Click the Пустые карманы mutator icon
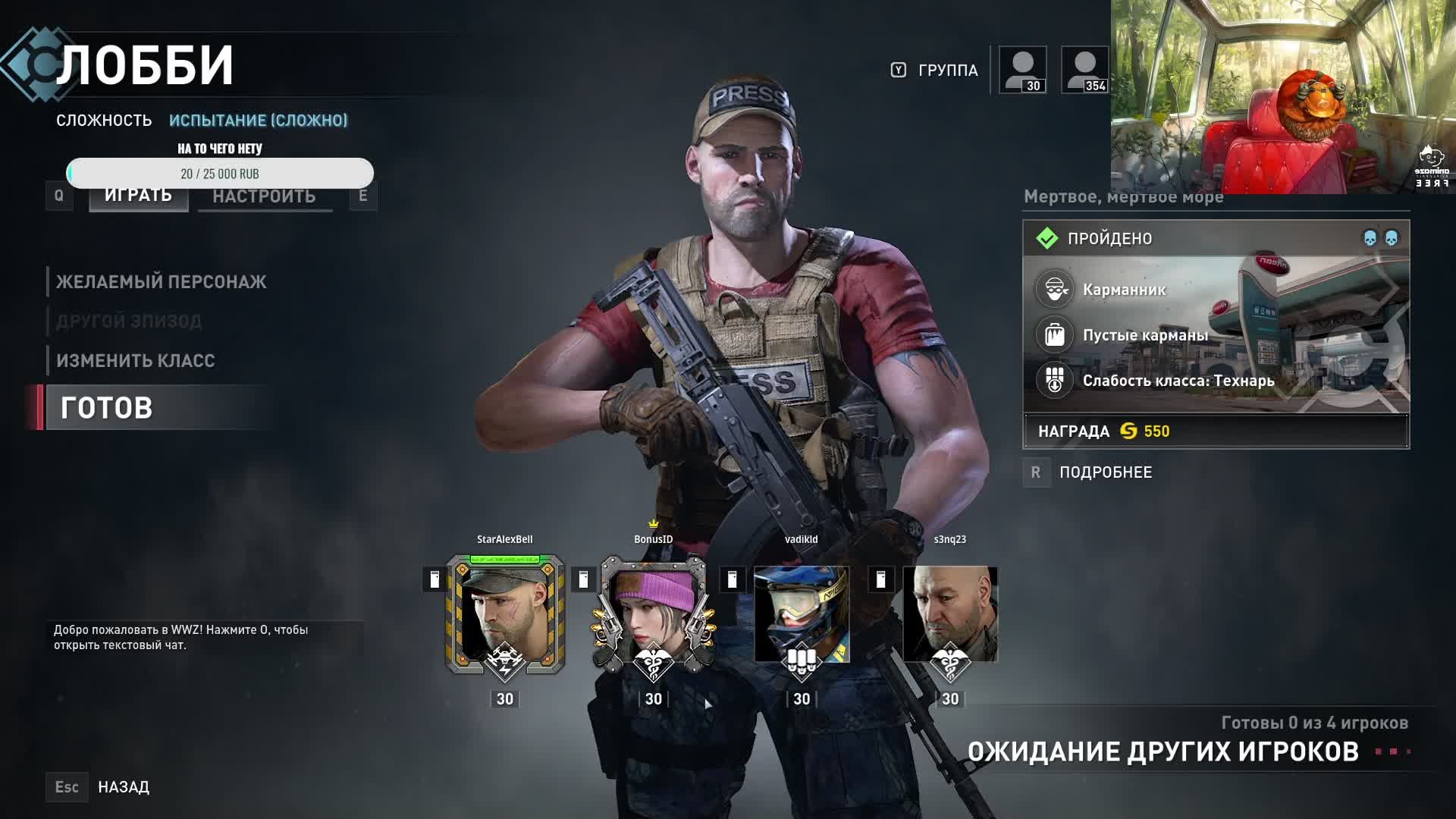This screenshot has width=1456, height=819. pyautogui.click(x=1055, y=334)
